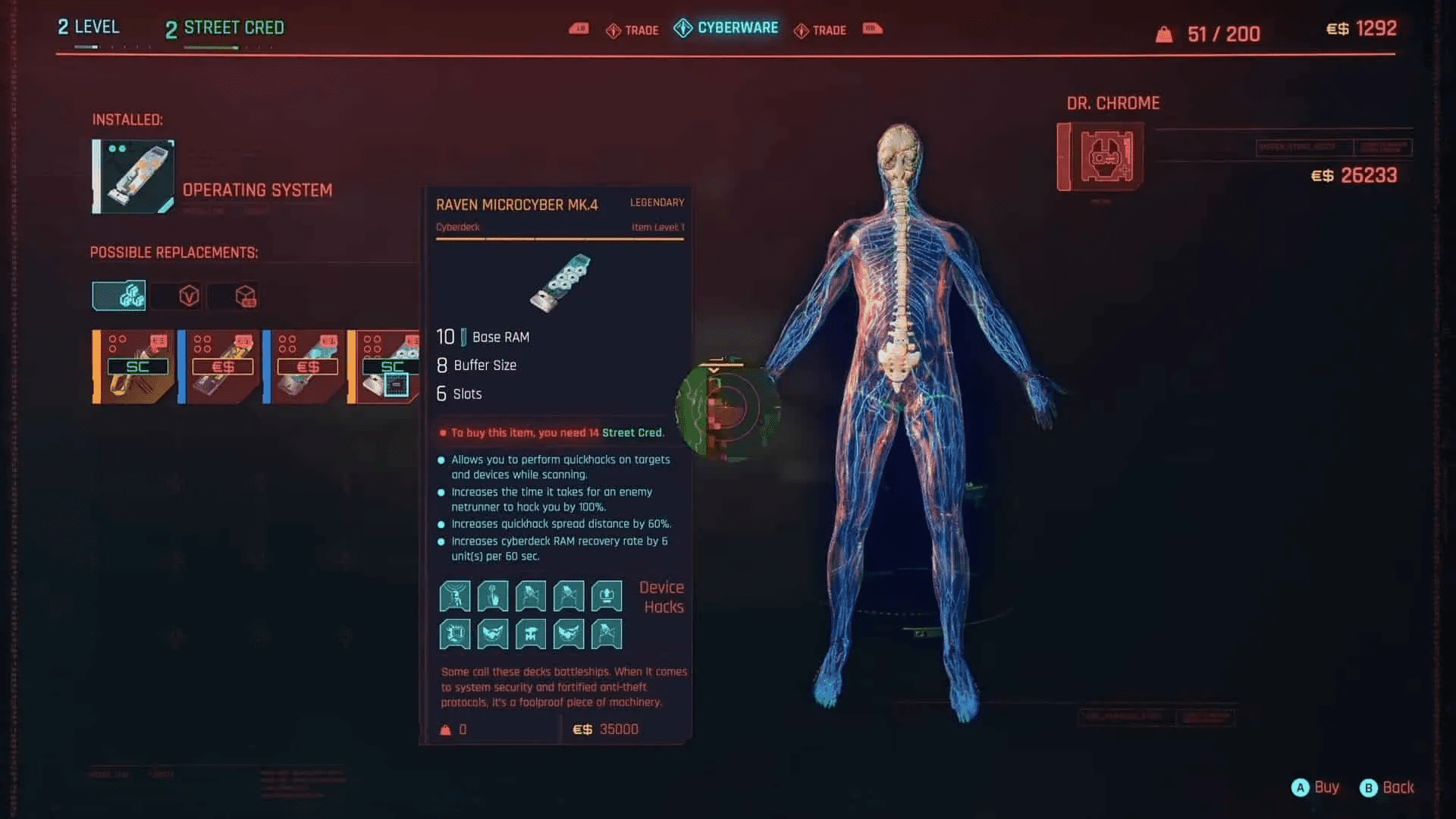The image size is (1456, 819).
Task: Select the first Device Hacks icon
Action: coord(454,596)
